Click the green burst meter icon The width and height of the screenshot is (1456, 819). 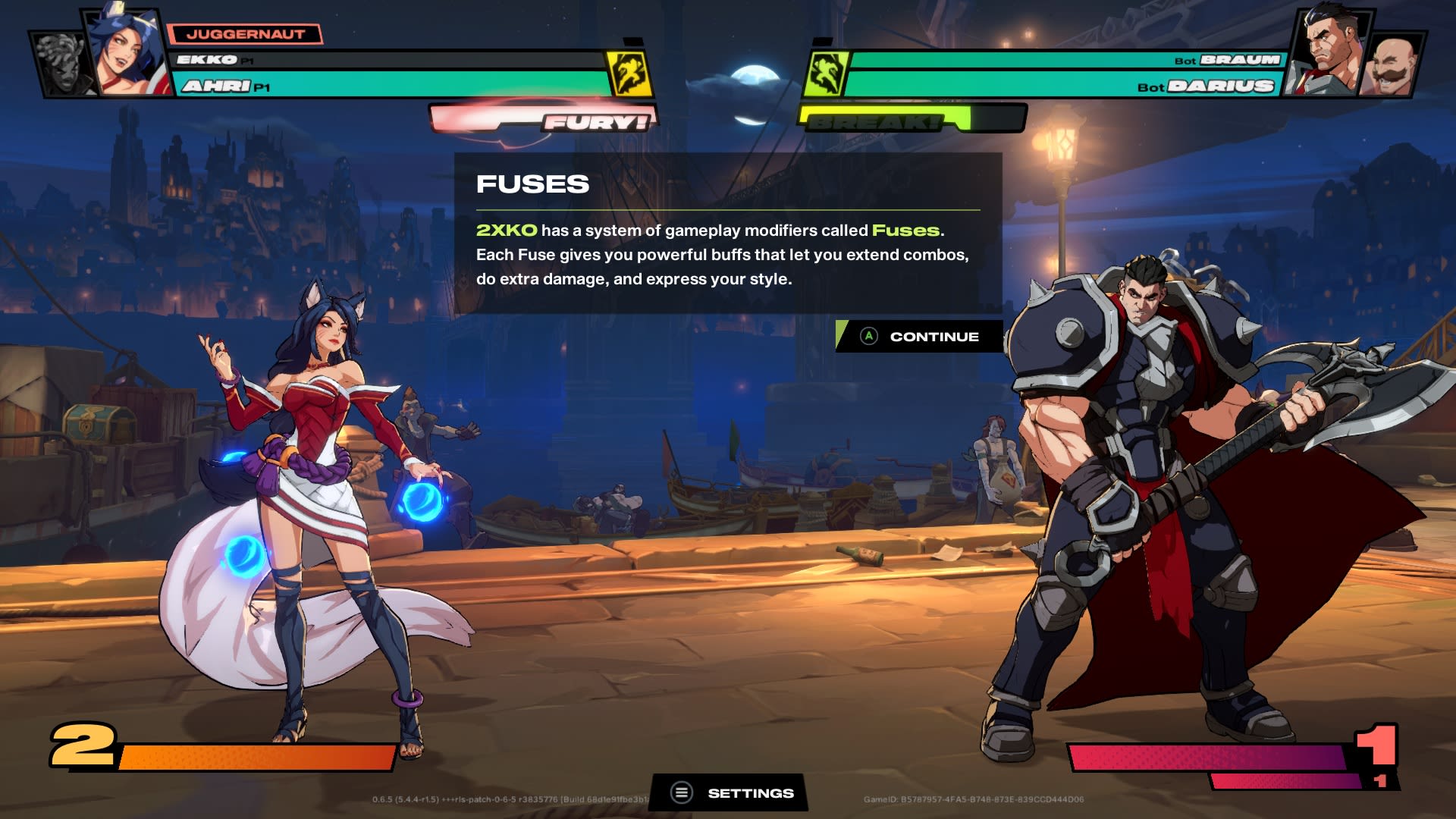(x=829, y=72)
